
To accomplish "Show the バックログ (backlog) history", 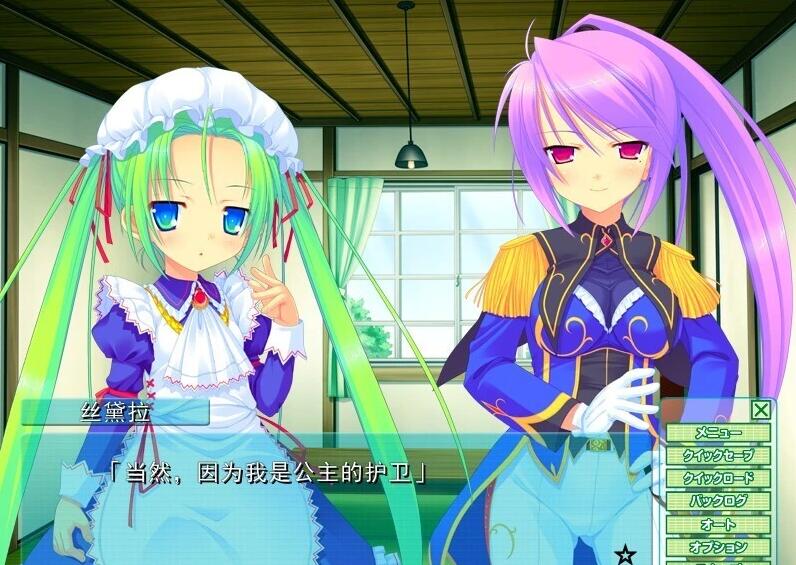I will point(718,501).
